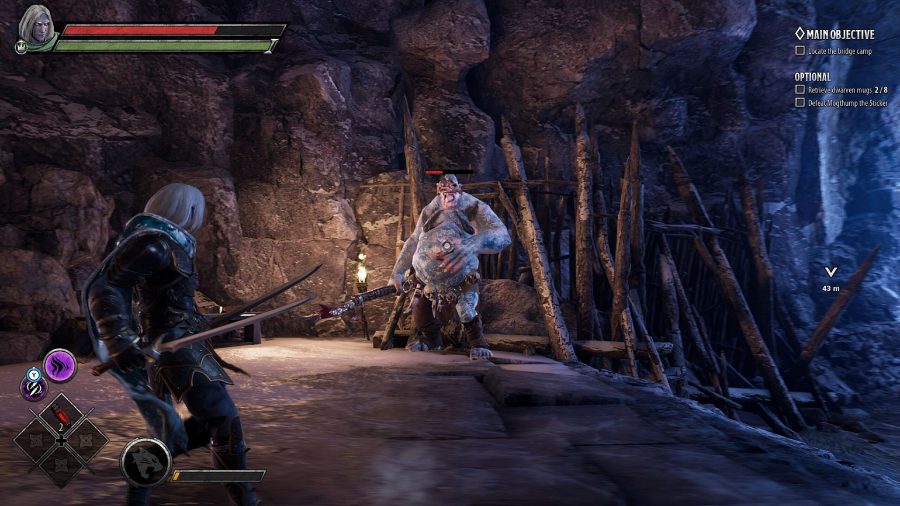The height and width of the screenshot is (506, 900).
Task: Activate the purple flame ability icon
Action: pos(59,365)
